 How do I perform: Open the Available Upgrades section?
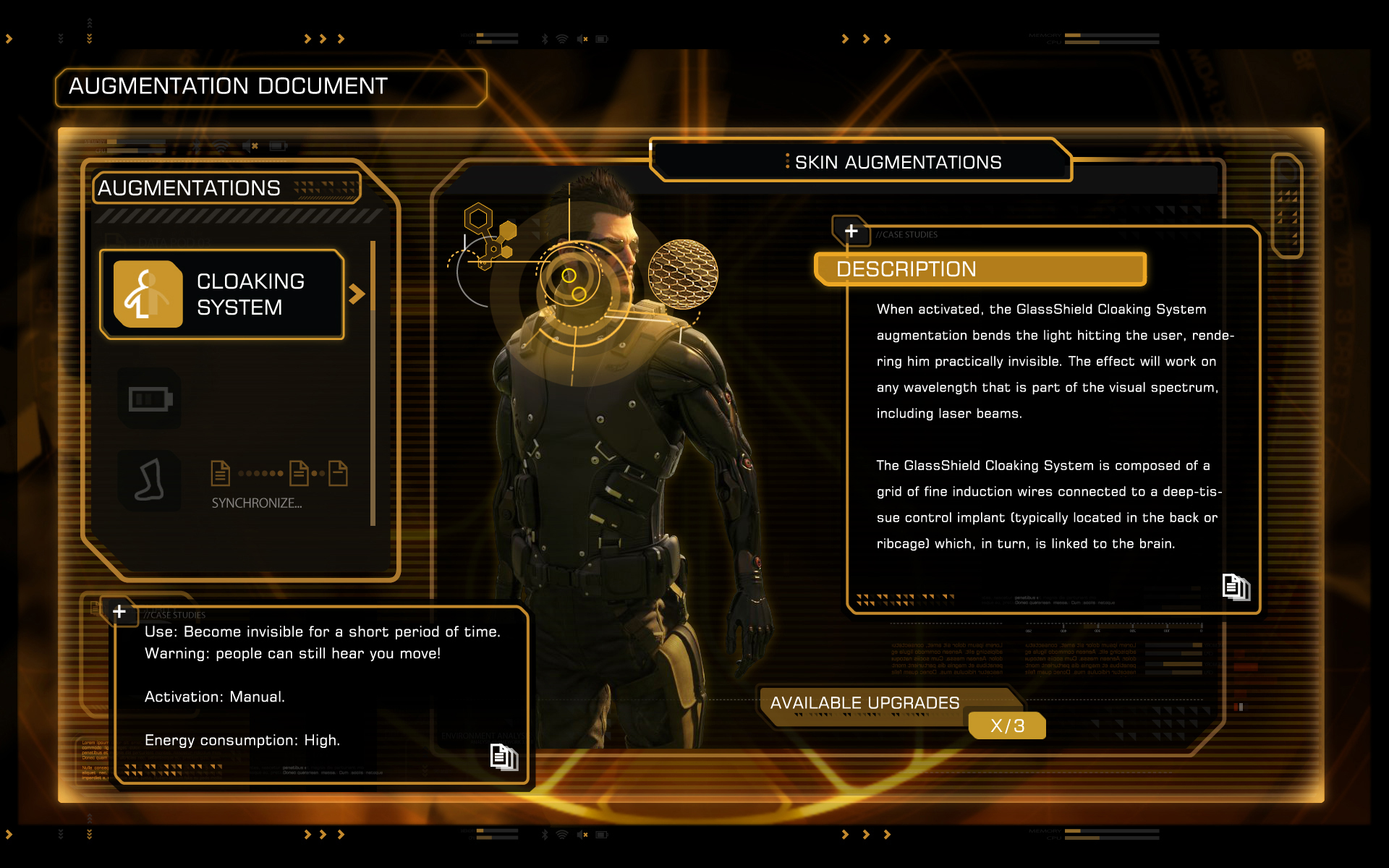[865, 703]
